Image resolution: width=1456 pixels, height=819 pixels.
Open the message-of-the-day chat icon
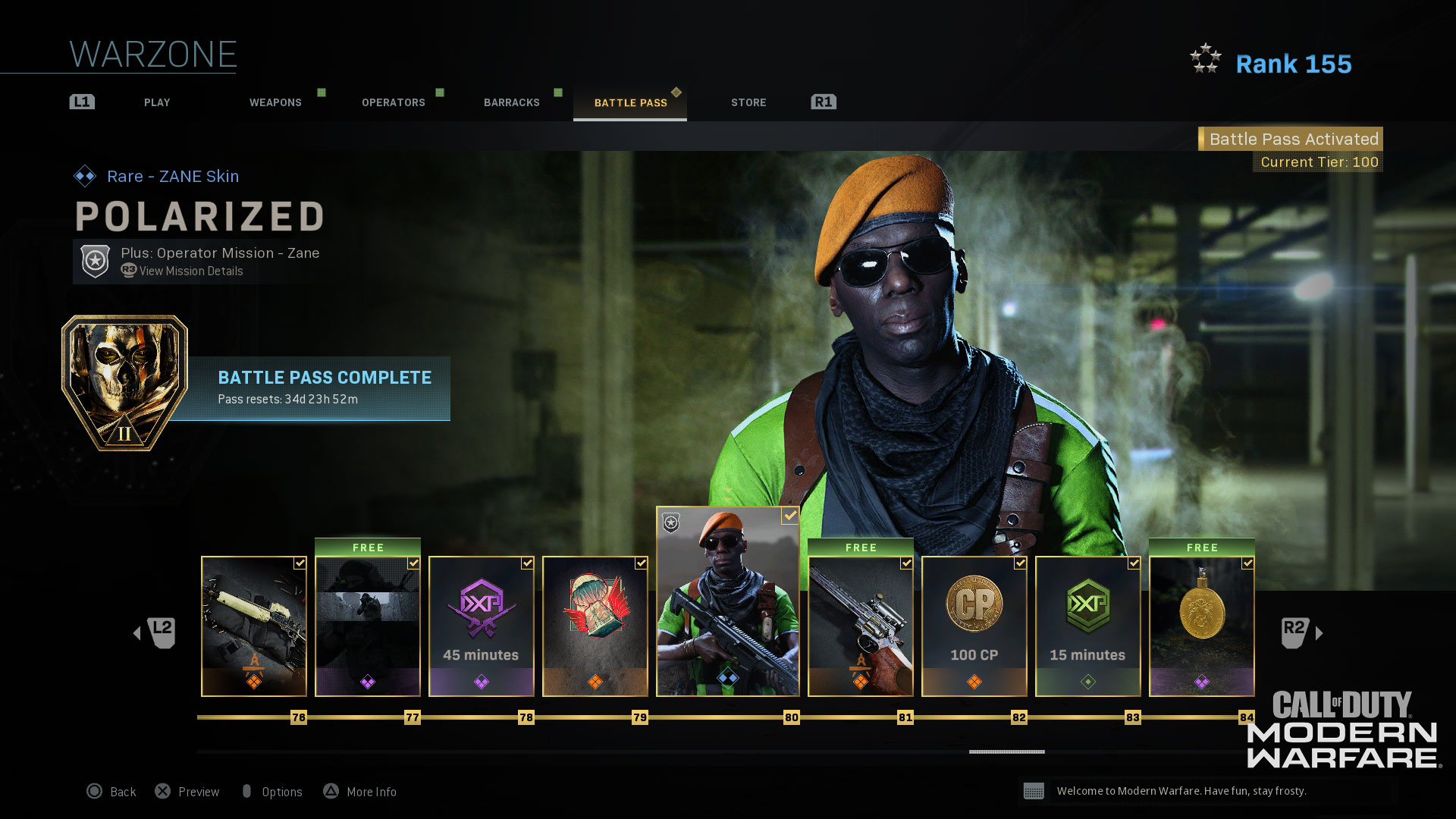pos(1034,791)
